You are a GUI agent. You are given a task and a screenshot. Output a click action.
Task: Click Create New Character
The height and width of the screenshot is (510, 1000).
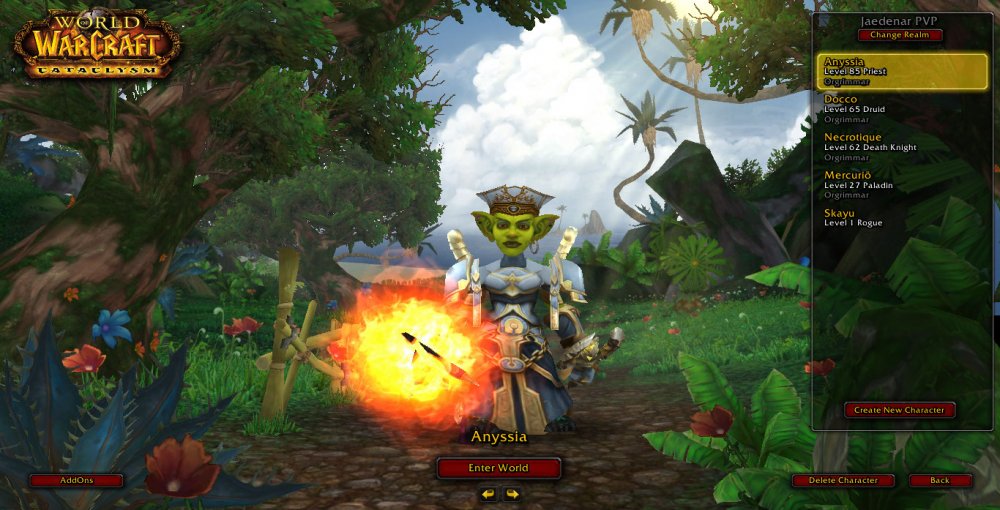pos(899,410)
